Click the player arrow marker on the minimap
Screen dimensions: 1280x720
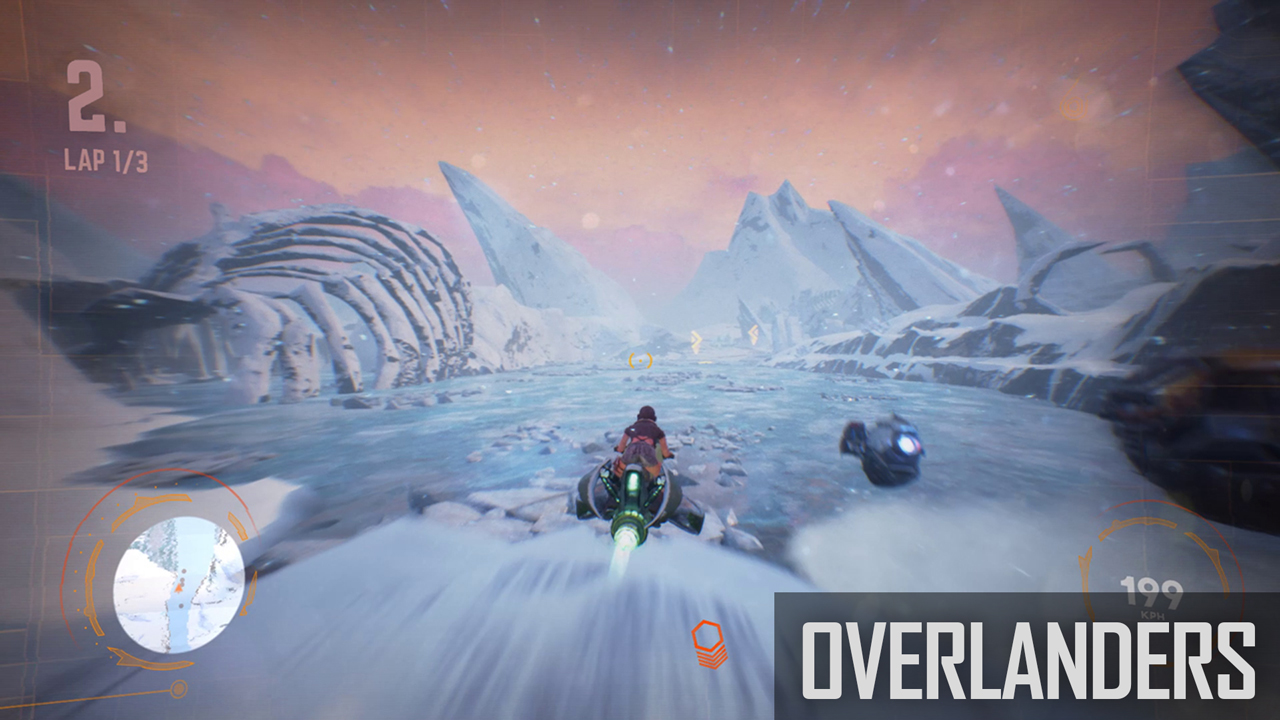point(181,586)
